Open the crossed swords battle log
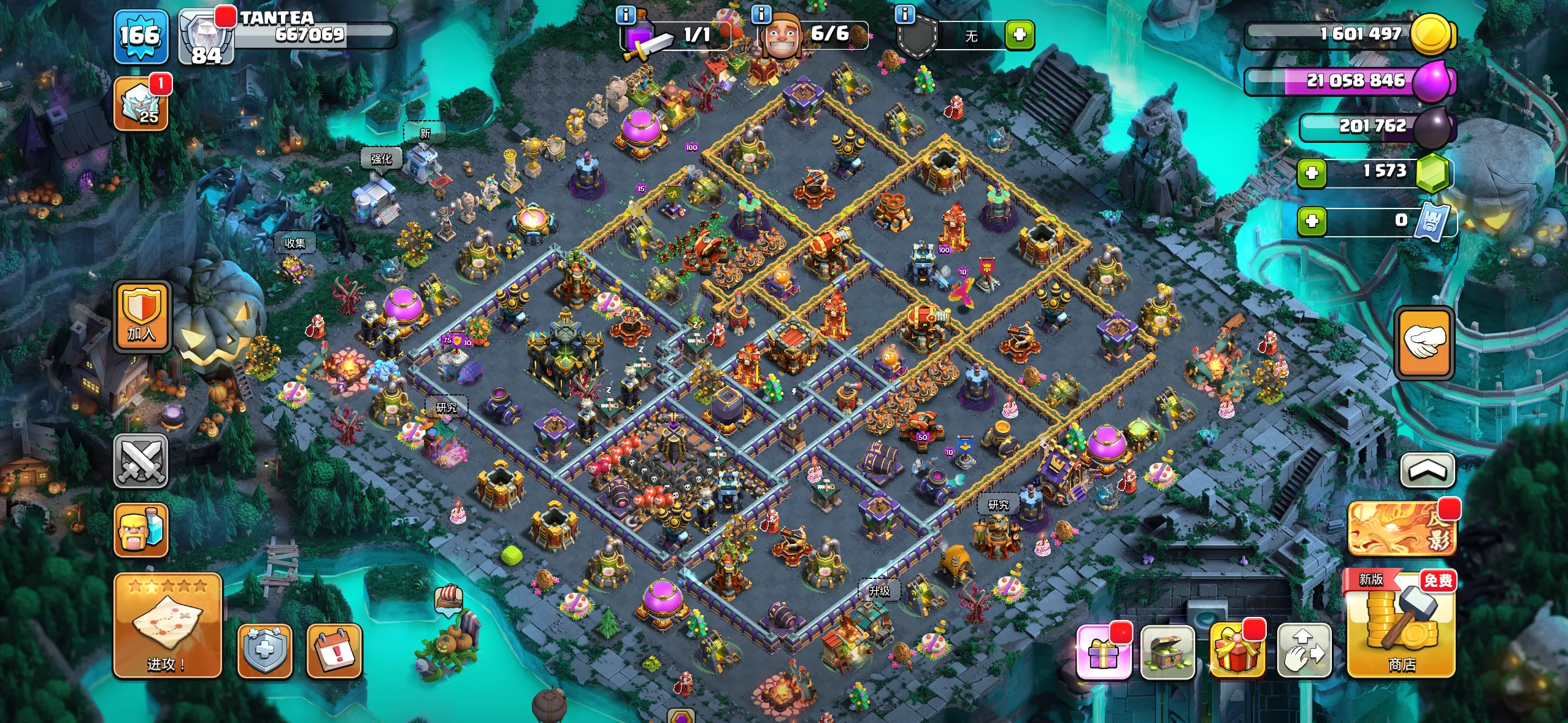 (x=140, y=461)
